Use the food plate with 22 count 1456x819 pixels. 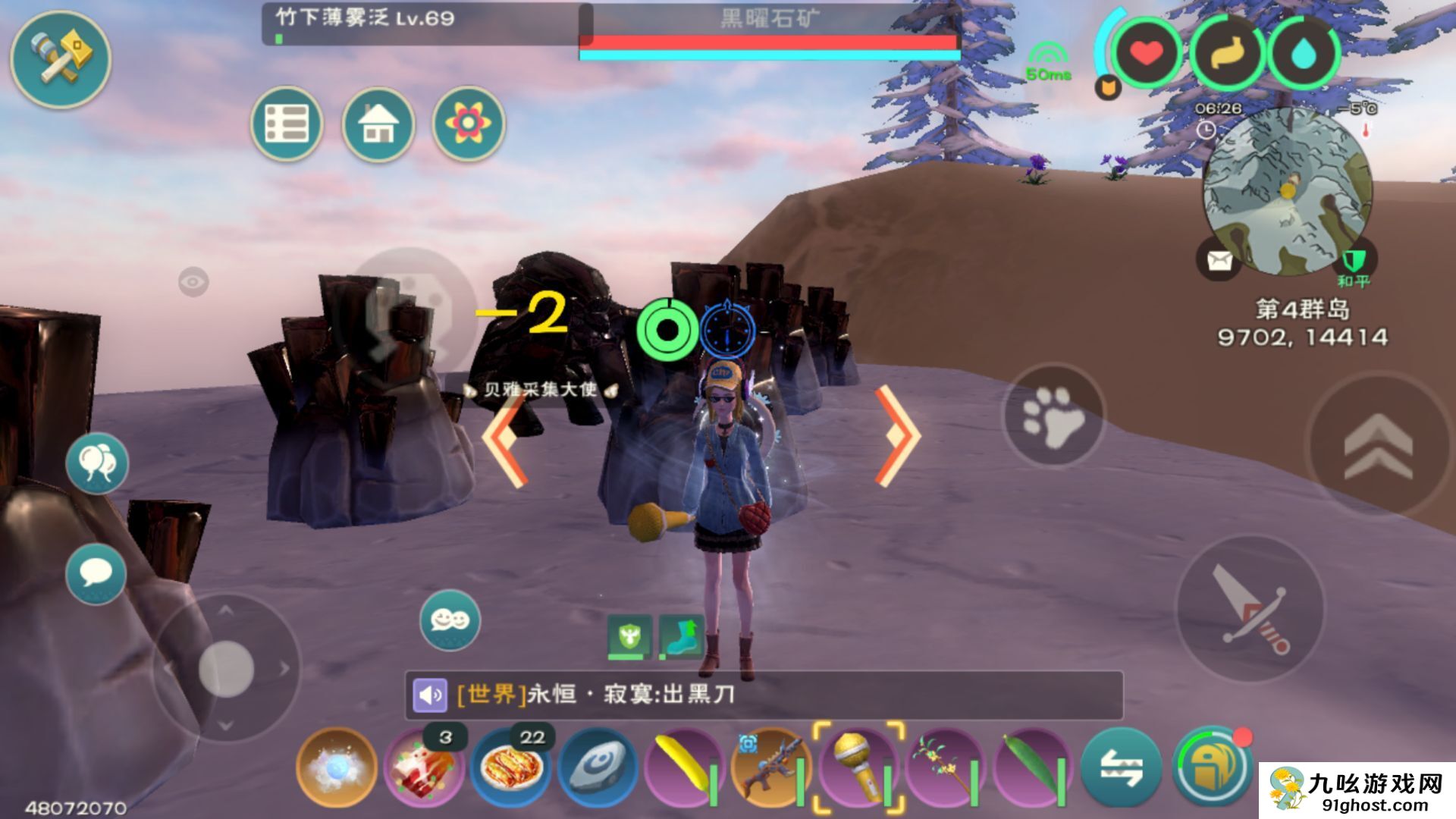pos(512,767)
